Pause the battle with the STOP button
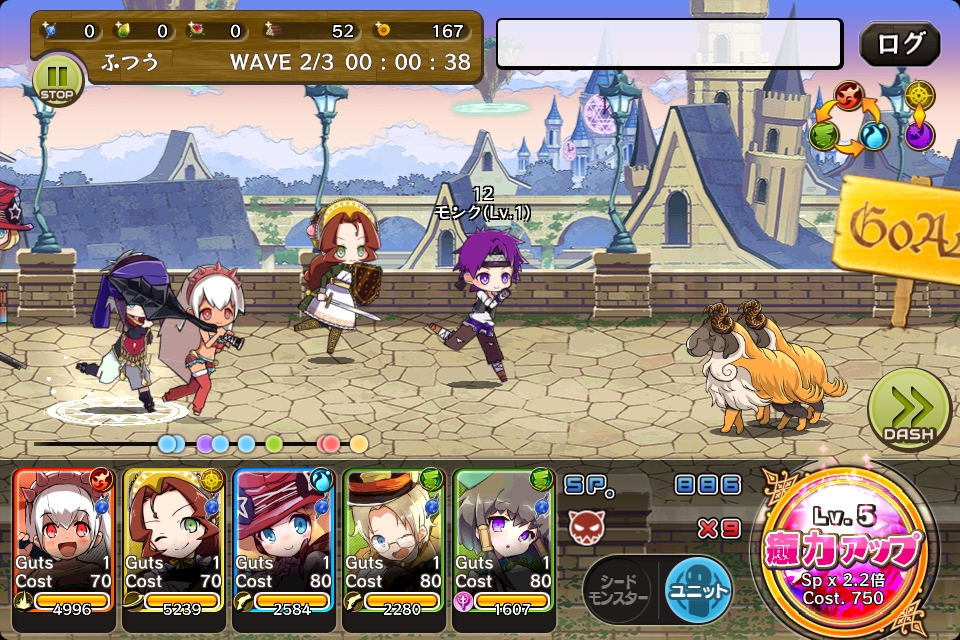The width and height of the screenshot is (960, 640). [x=58, y=79]
